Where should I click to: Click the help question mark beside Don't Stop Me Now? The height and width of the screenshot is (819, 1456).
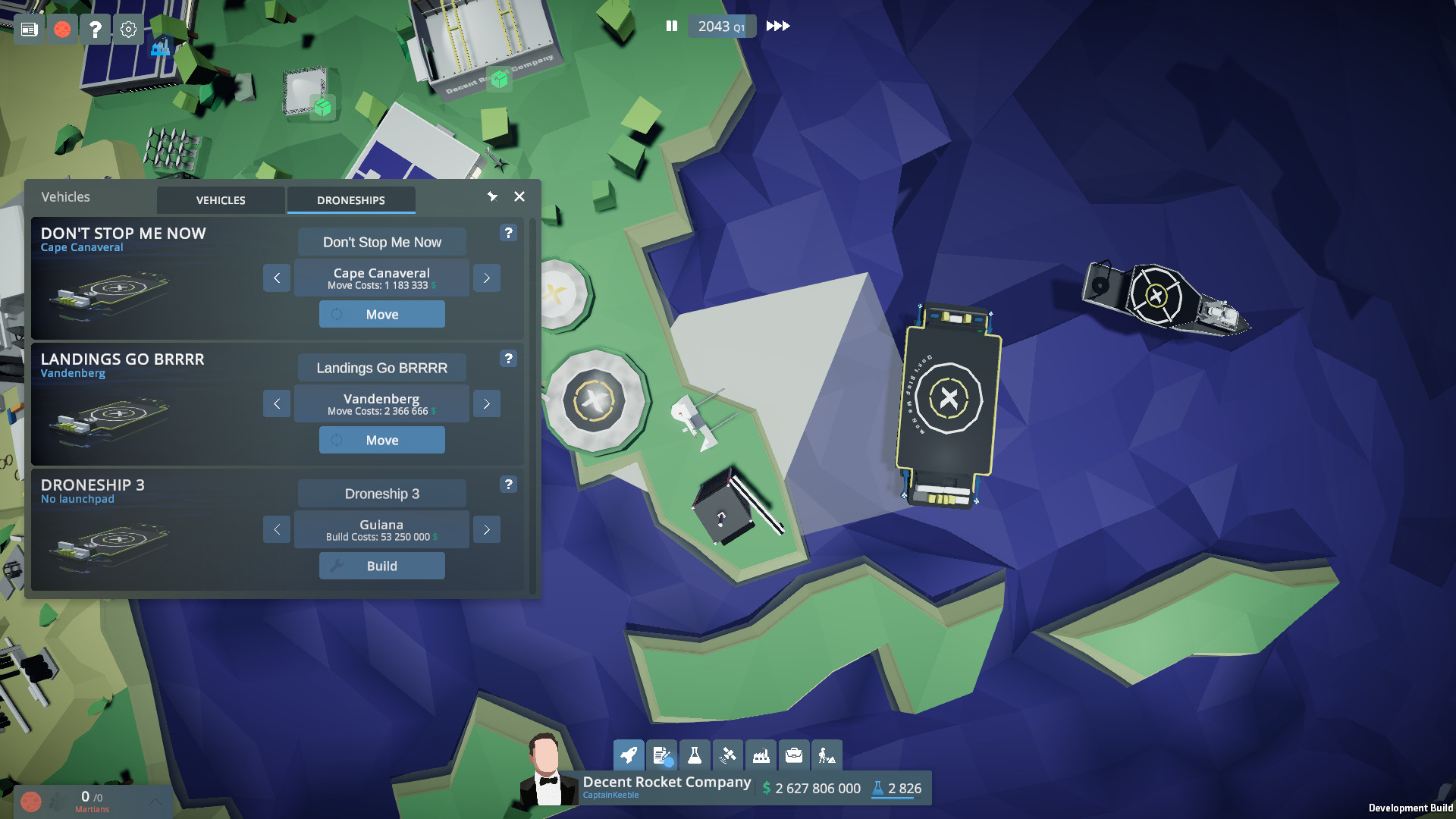tap(508, 233)
